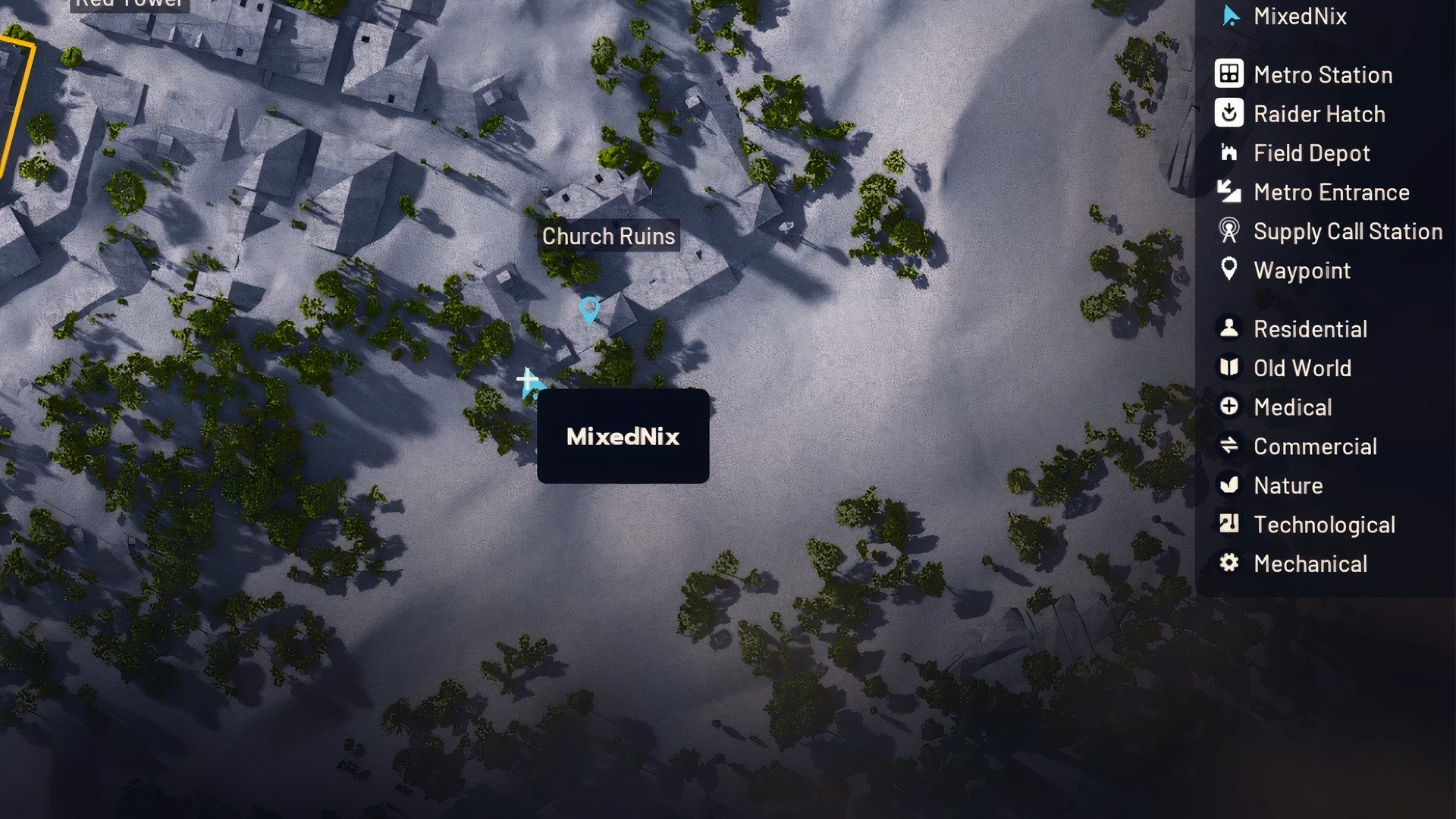Toggle the Residential location filter

coord(1228,329)
